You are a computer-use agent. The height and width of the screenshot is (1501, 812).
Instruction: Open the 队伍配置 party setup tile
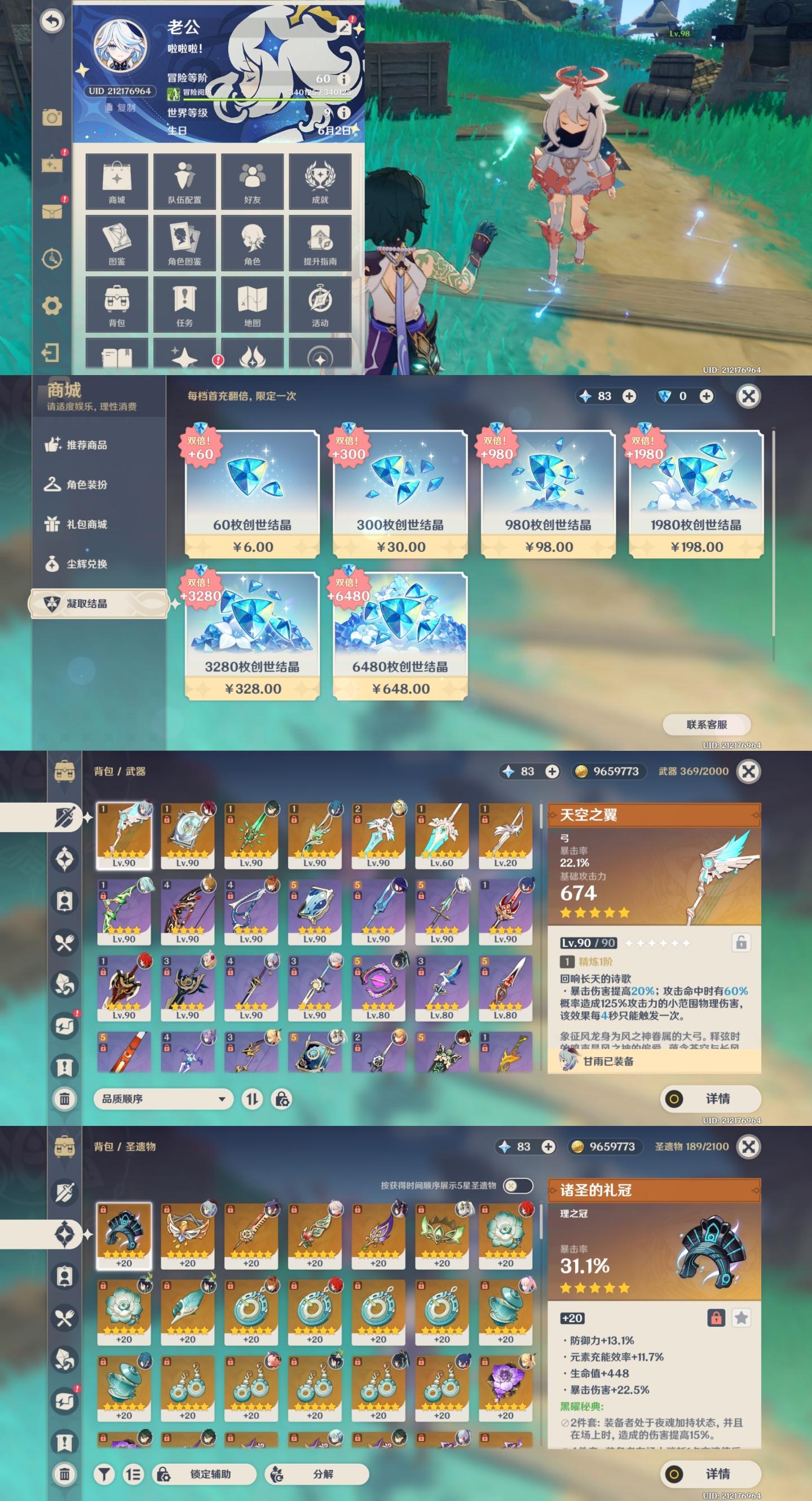point(184,181)
